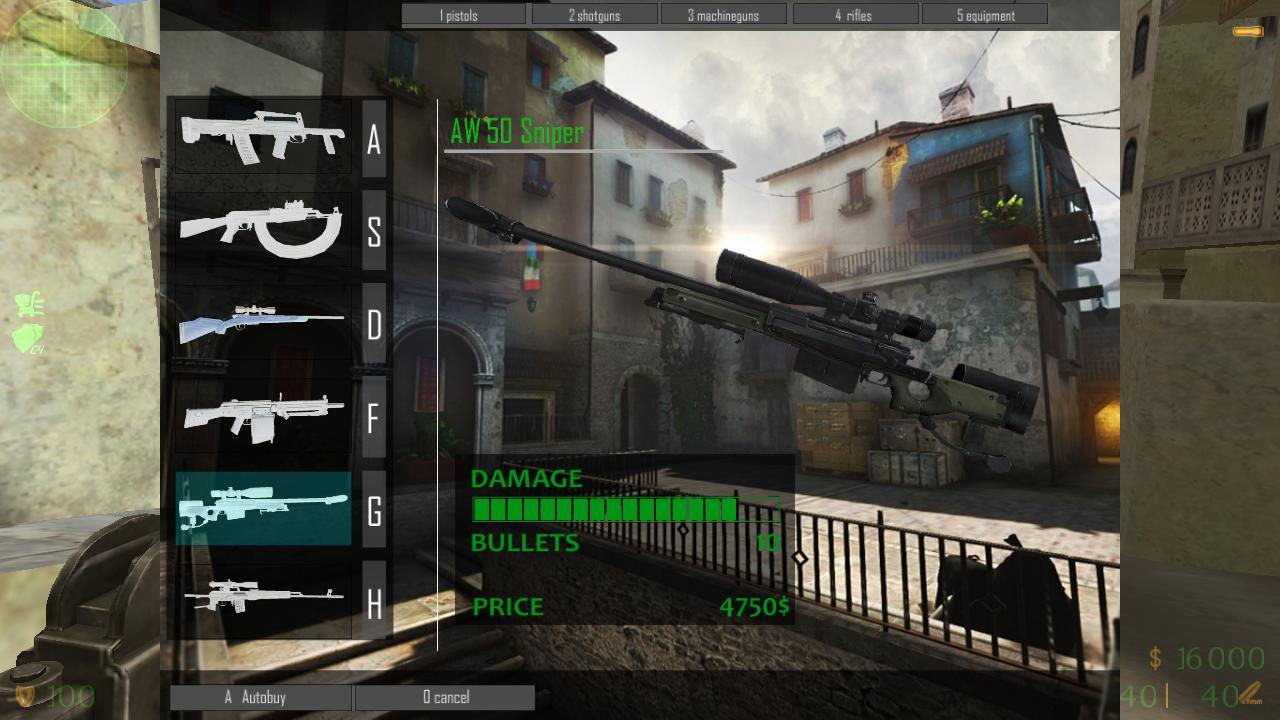
Task: Select the Famas rifle icon in slot A
Action: [262, 137]
